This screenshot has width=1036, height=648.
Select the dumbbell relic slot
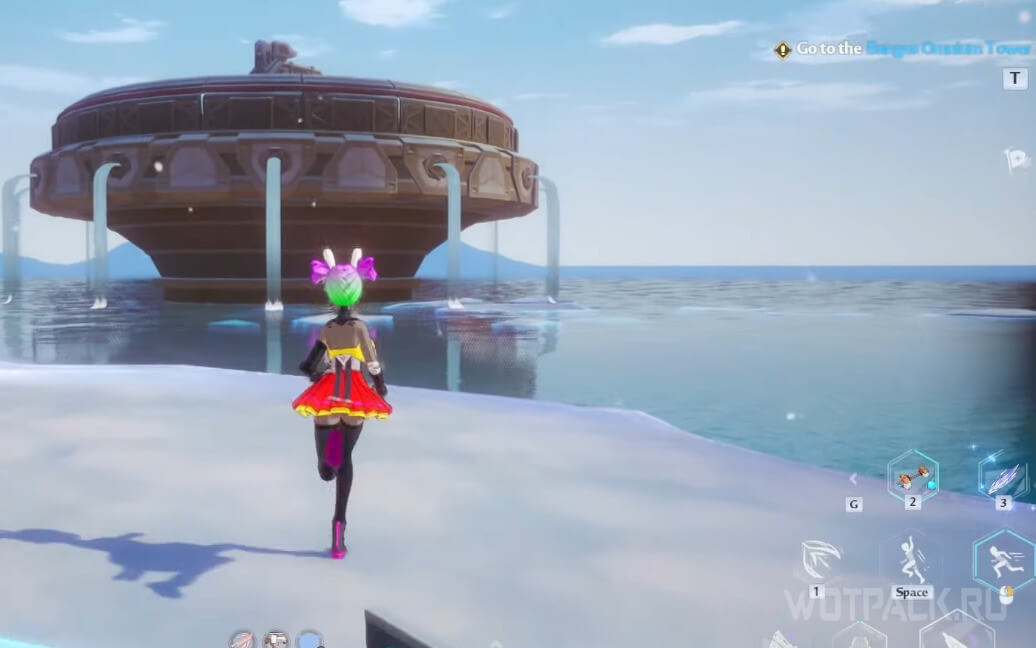[912, 477]
